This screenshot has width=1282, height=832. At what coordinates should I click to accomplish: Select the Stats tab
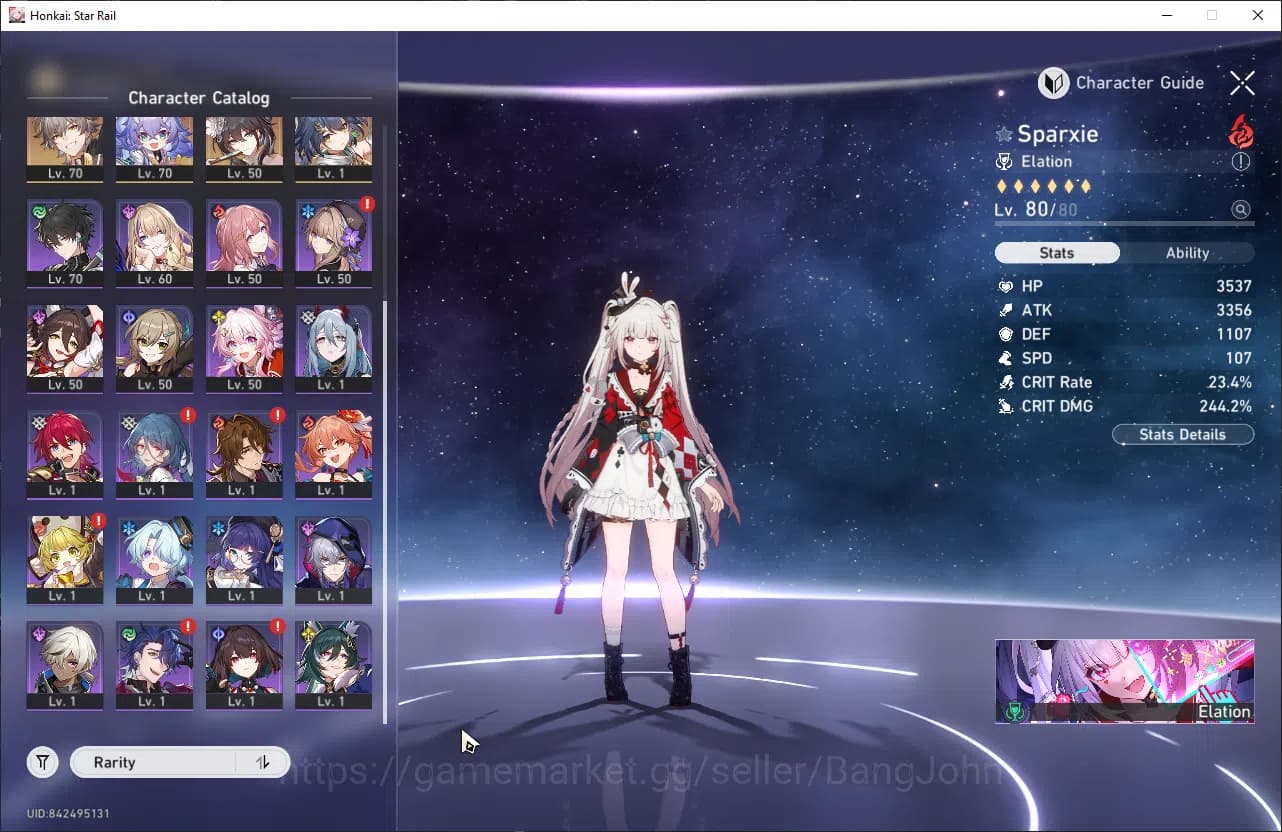coord(1056,253)
